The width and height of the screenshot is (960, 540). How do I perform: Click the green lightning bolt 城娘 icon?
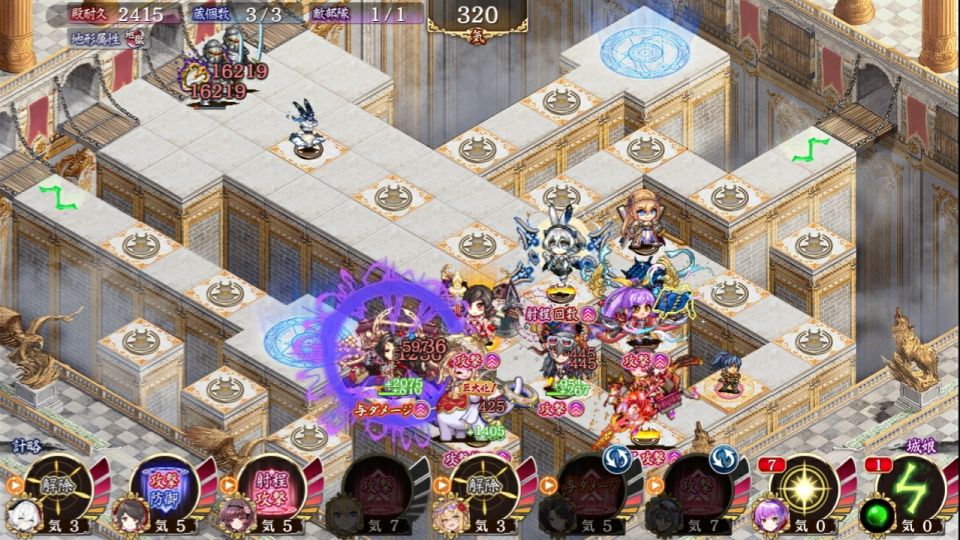click(x=909, y=489)
